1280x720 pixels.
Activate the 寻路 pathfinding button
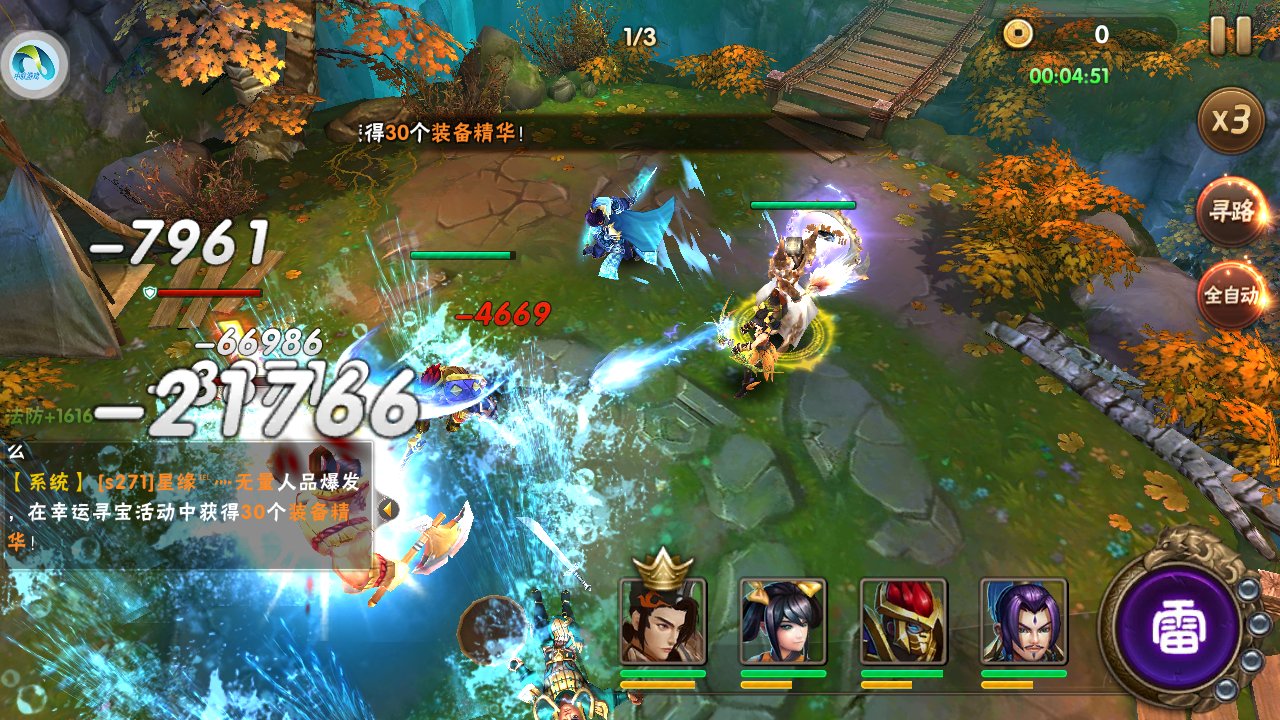1231,212
